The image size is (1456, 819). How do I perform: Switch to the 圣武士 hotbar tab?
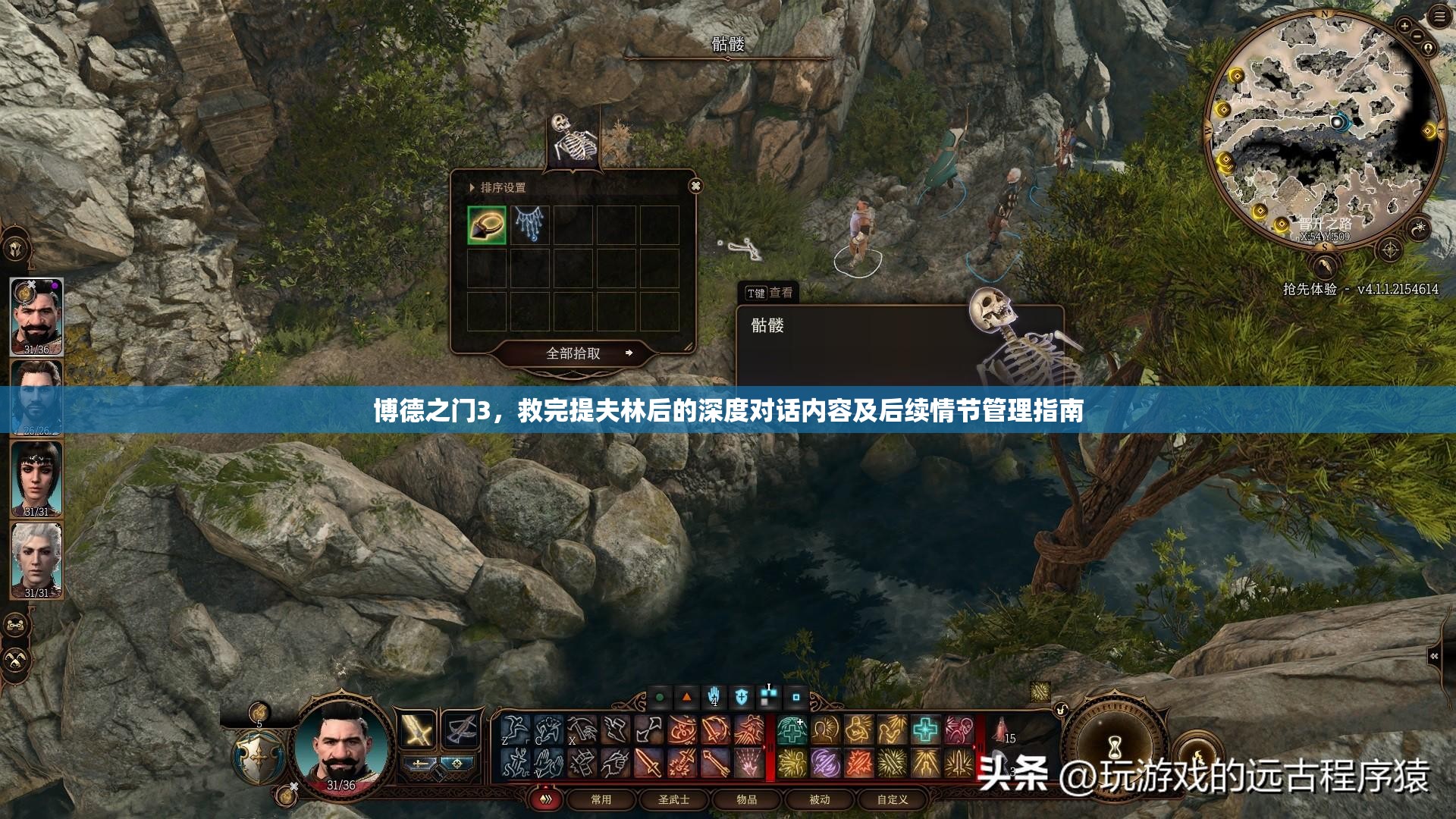(674, 800)
